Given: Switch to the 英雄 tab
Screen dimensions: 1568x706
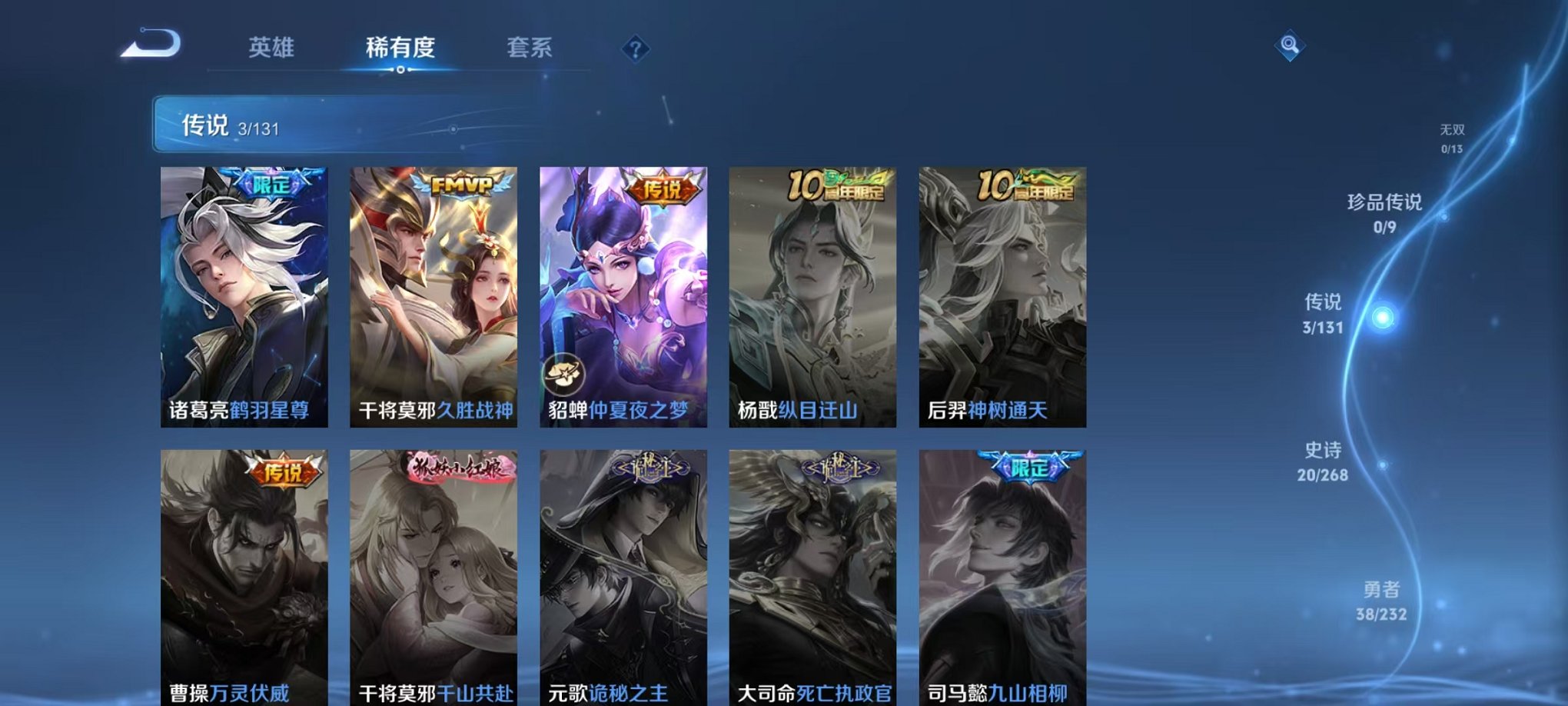Looking at the screenshot, I should point(273,48).
